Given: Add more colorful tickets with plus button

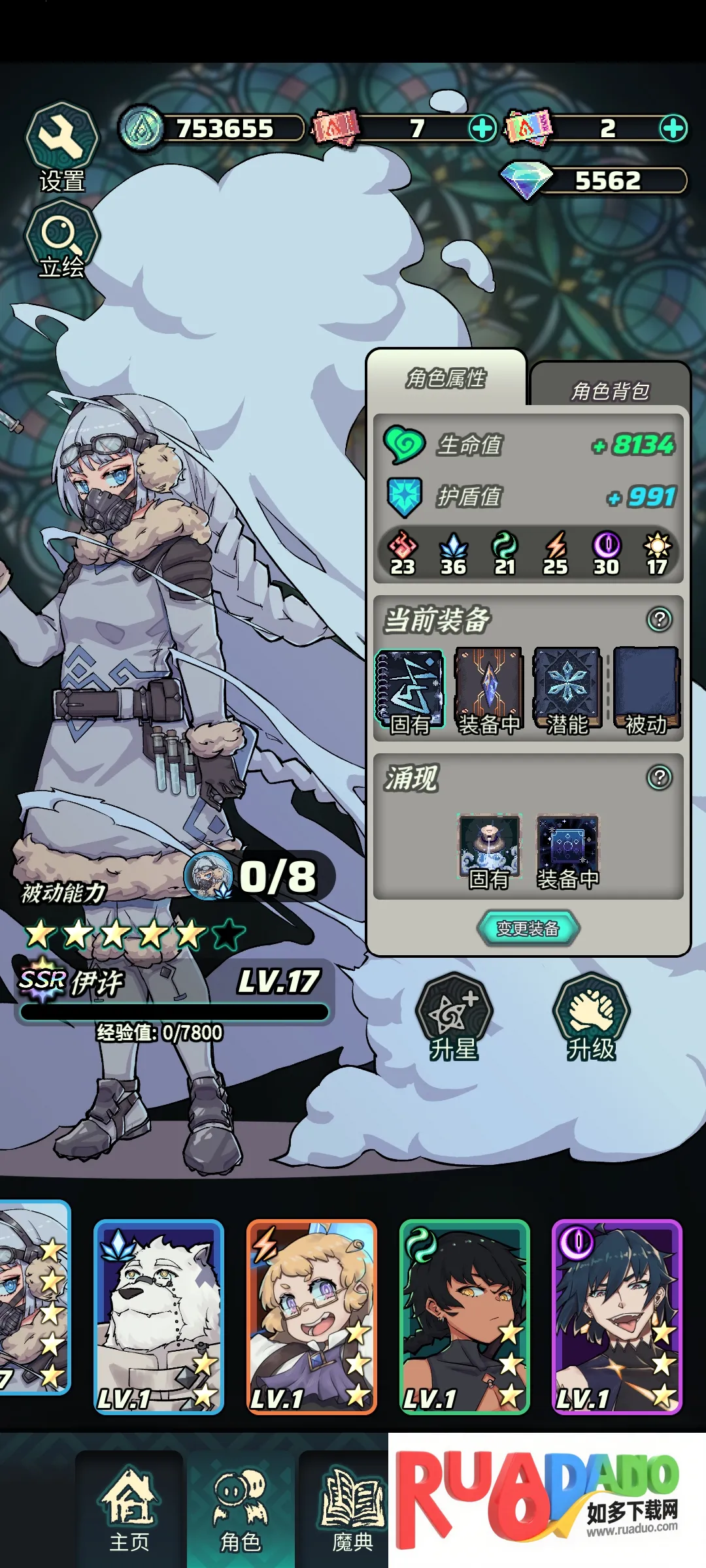Looking at the screenshot, I should (673, 128).
